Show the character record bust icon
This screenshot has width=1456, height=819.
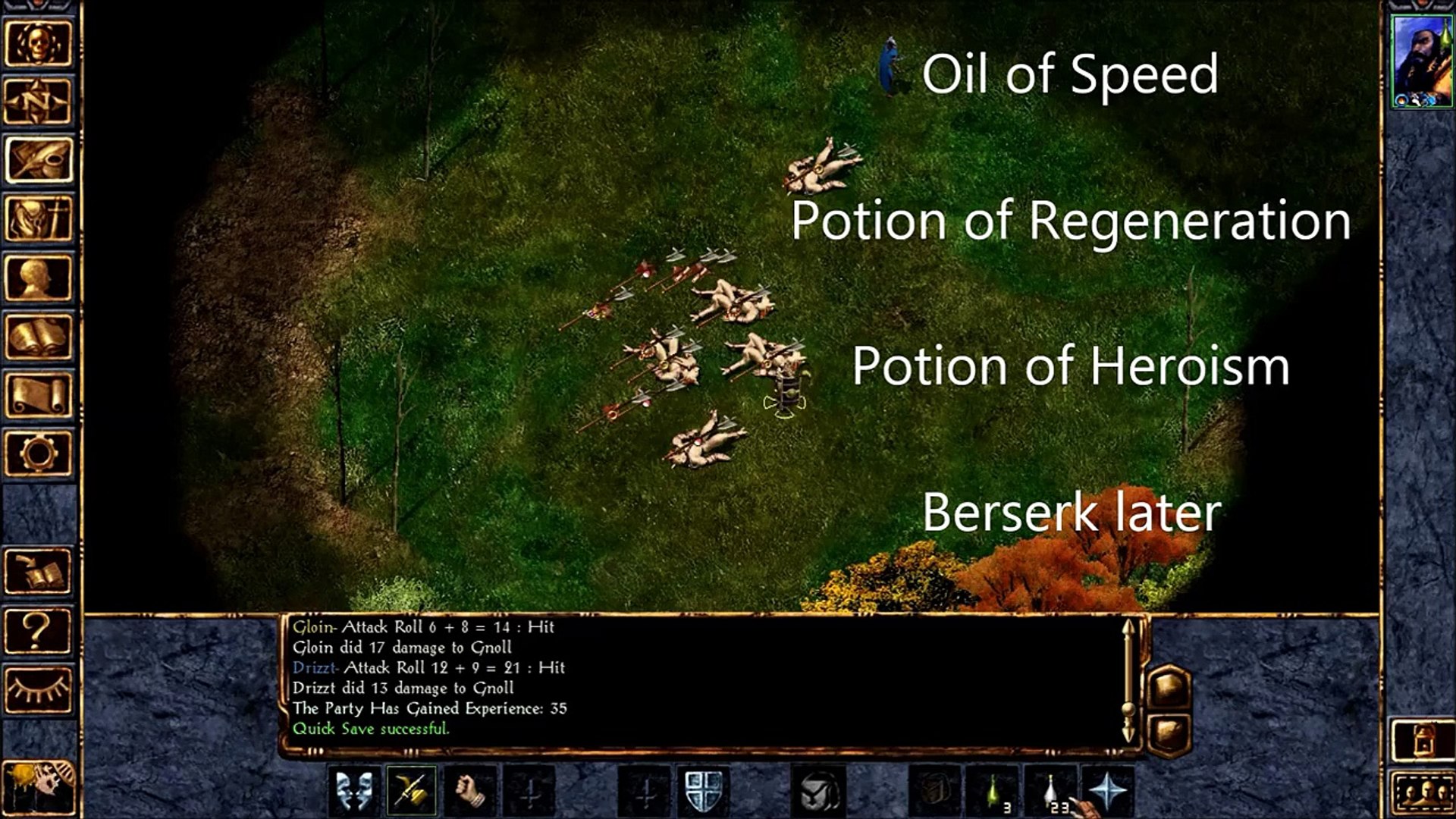pos(39,278)
